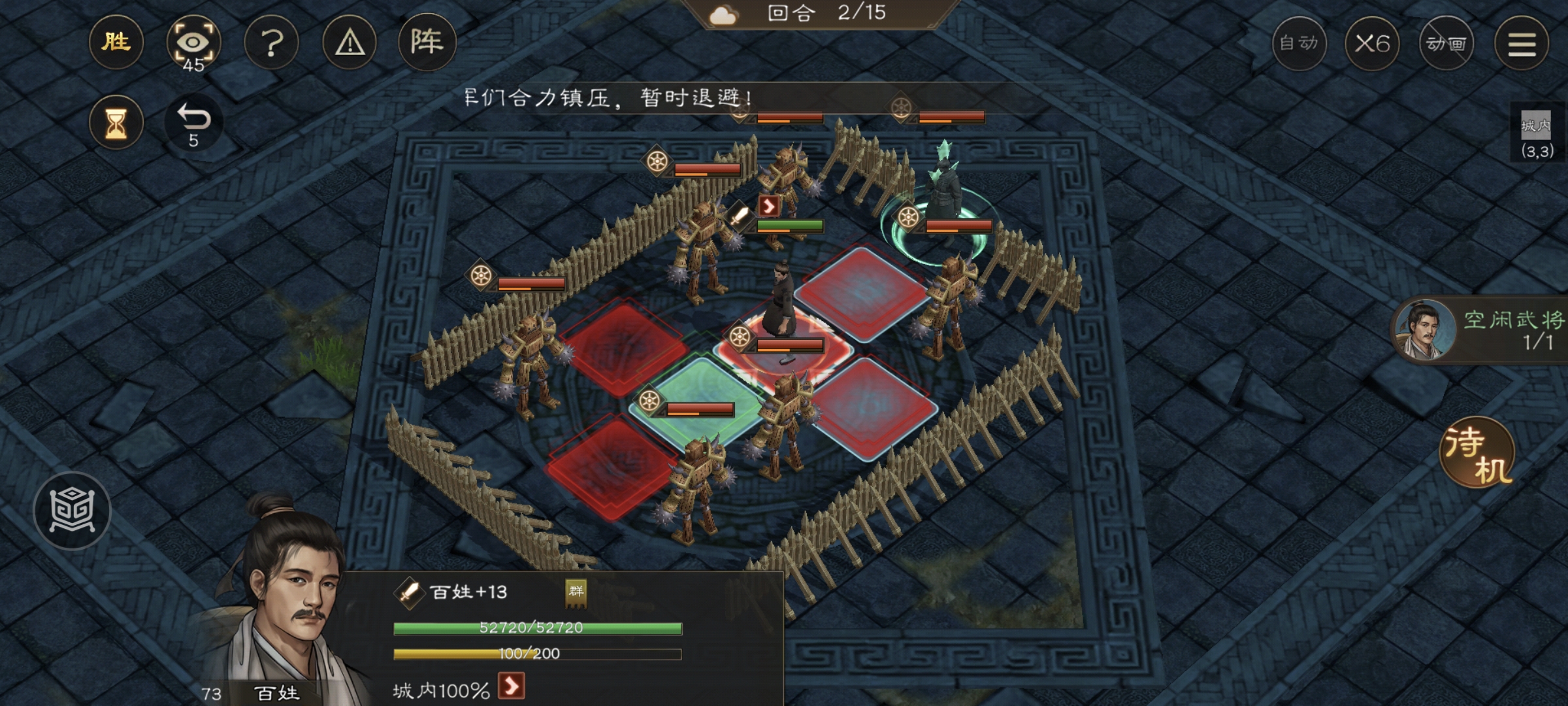Select the eye scouting view icon showing 45

pyautogui.click(x=194, y=42)
